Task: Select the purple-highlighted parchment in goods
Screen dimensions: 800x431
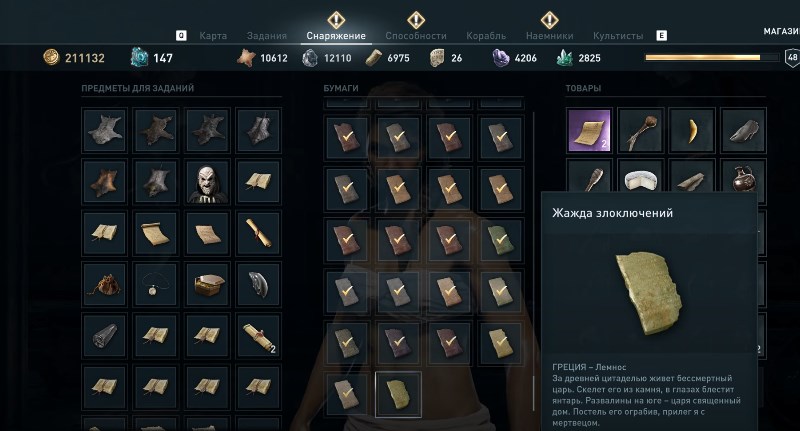Action: [x=588, y=130]
